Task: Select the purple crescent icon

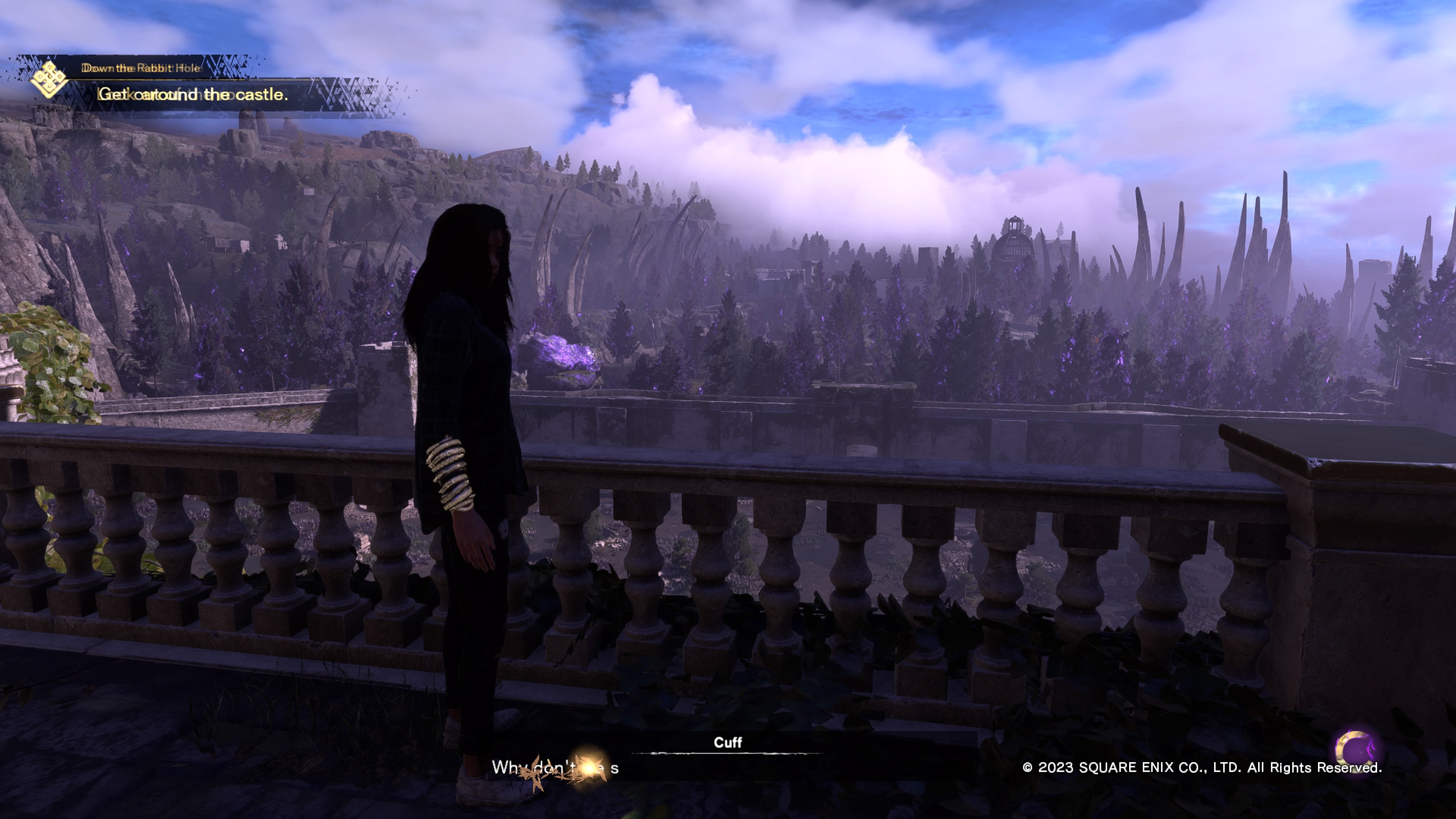Action: coord(1356,751)
